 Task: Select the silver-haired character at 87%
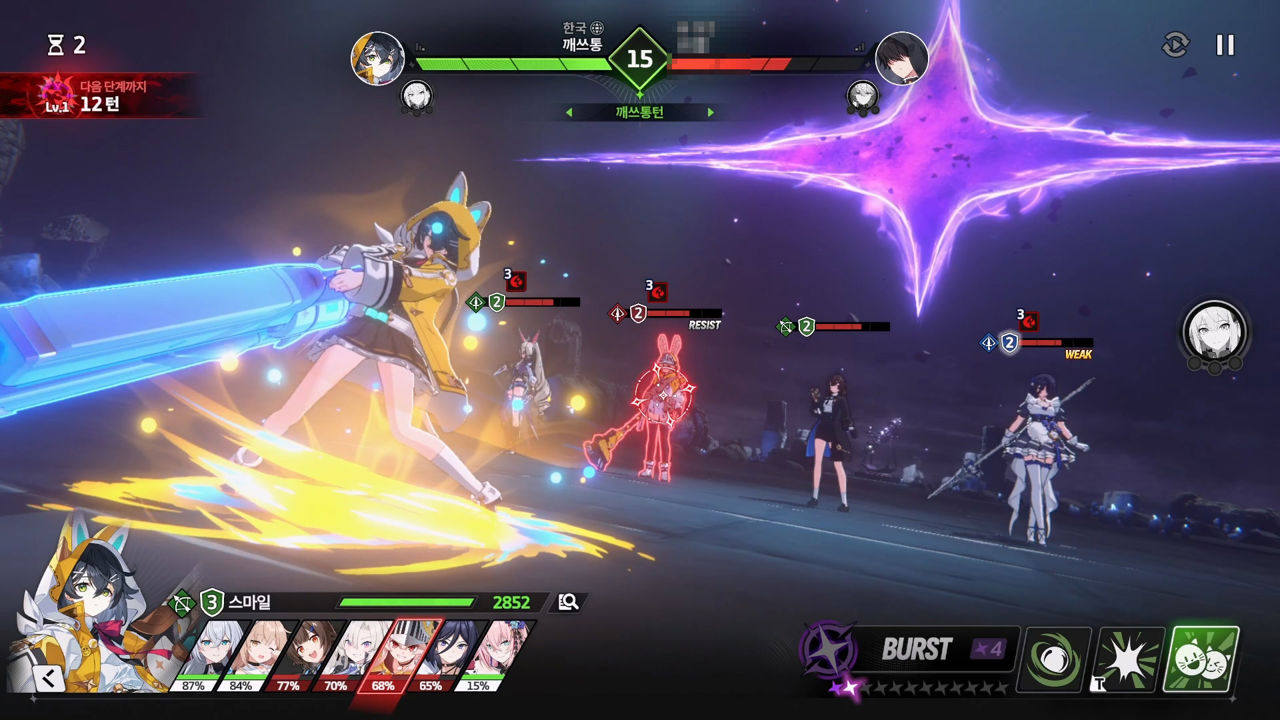[212, 655]
